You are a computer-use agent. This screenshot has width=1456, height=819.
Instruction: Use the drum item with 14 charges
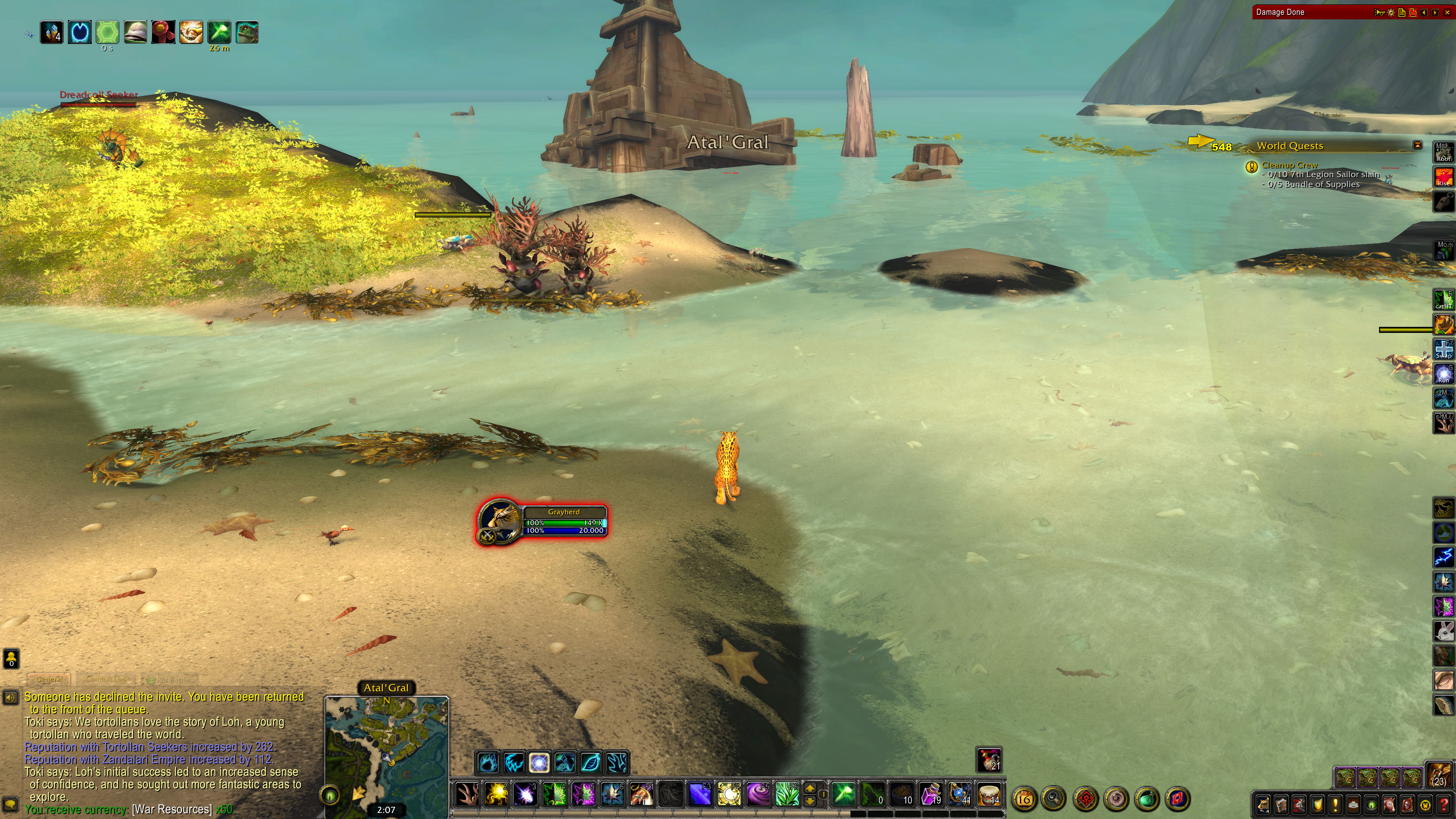coord(989,795)
